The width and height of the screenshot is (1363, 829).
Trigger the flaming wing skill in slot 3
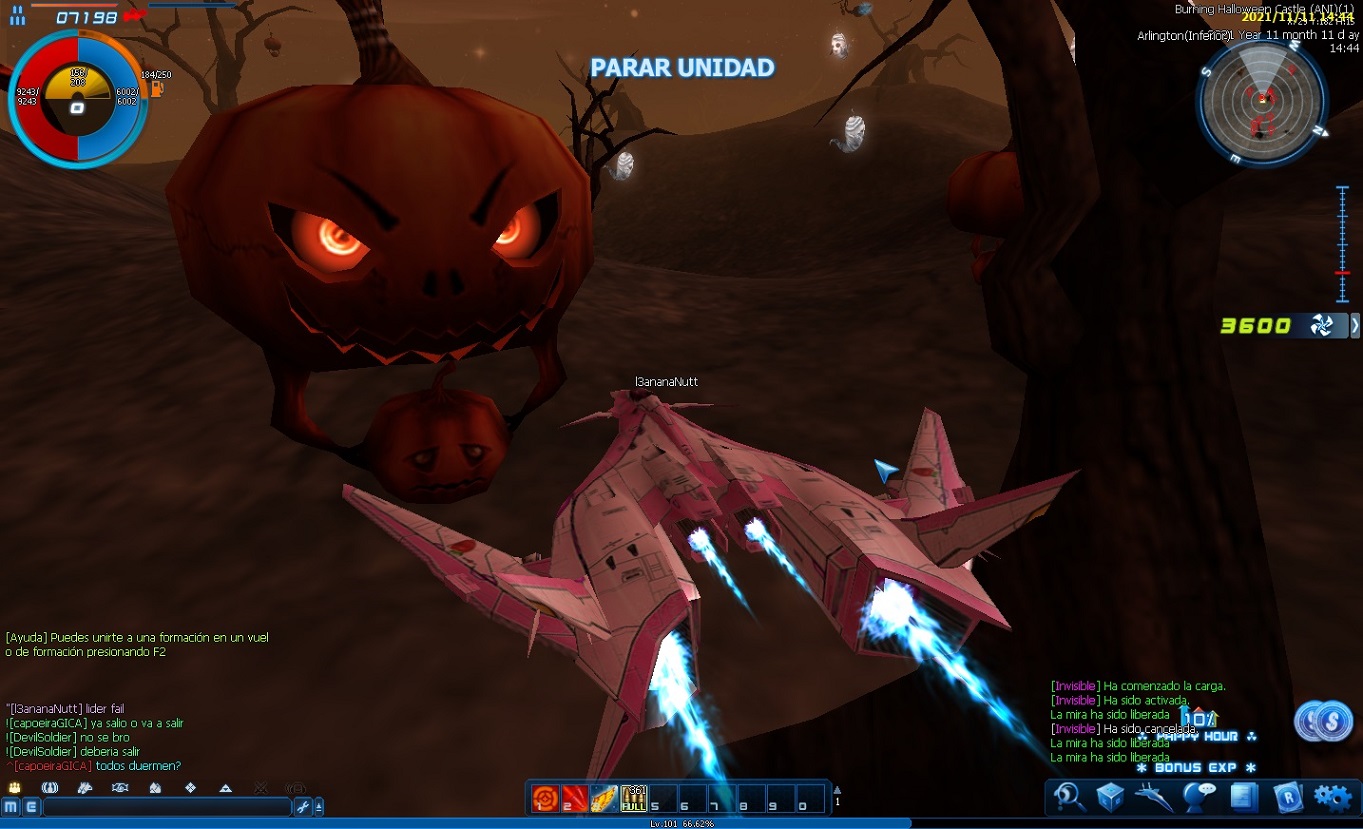603,798
